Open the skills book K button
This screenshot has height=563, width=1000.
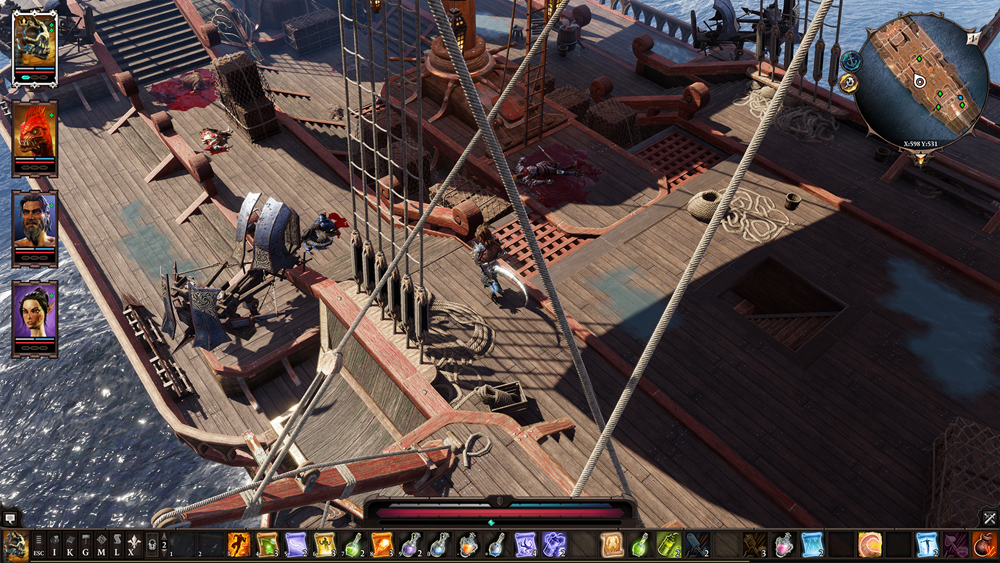tap(71, 546)
